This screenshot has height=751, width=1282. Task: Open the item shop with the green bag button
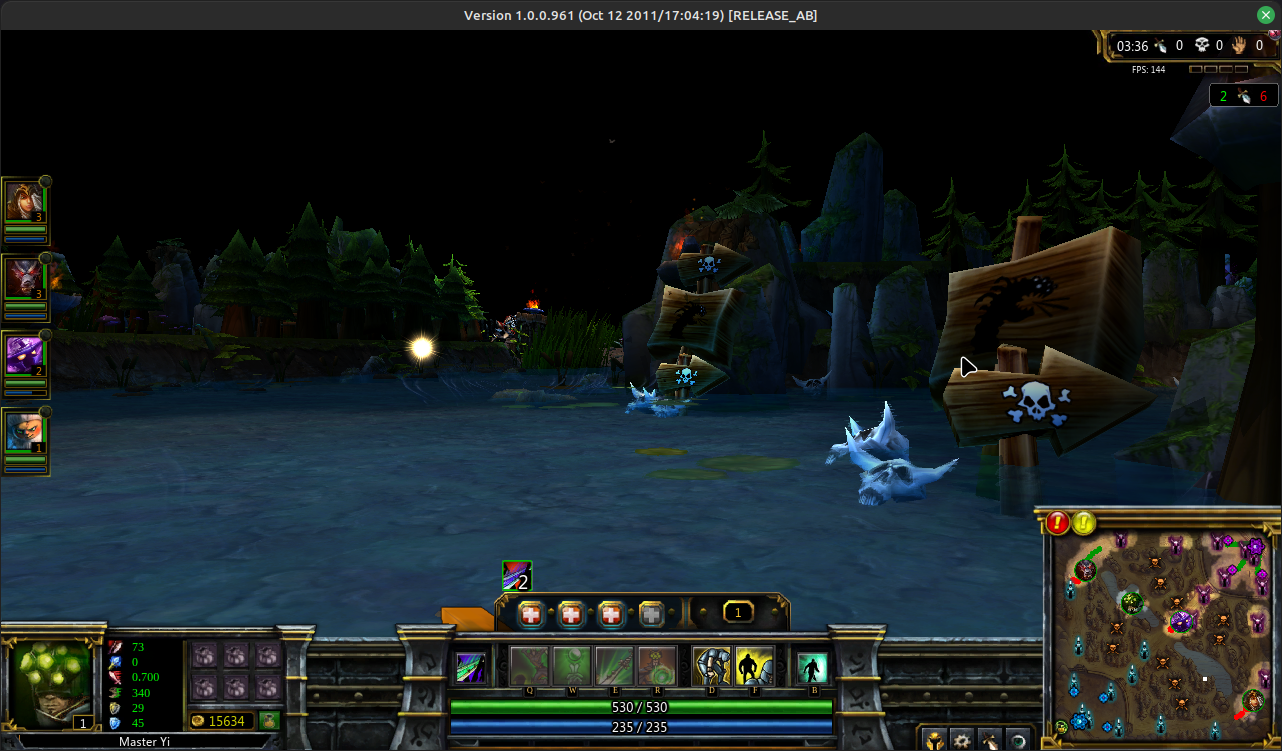(x=269, y=720)
